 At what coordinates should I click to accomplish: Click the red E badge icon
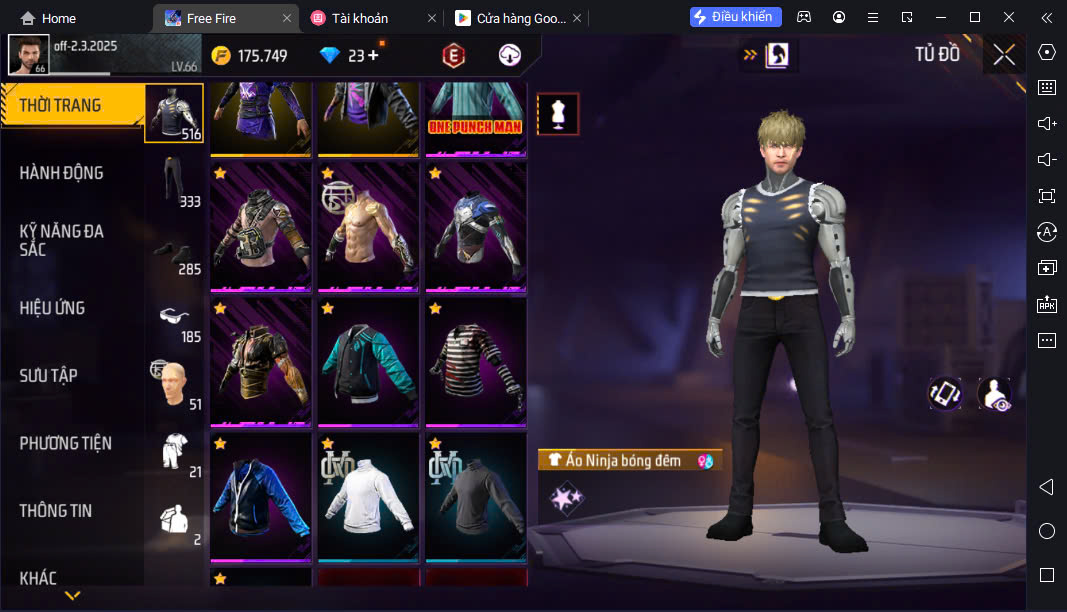click(x=454, y=56)
